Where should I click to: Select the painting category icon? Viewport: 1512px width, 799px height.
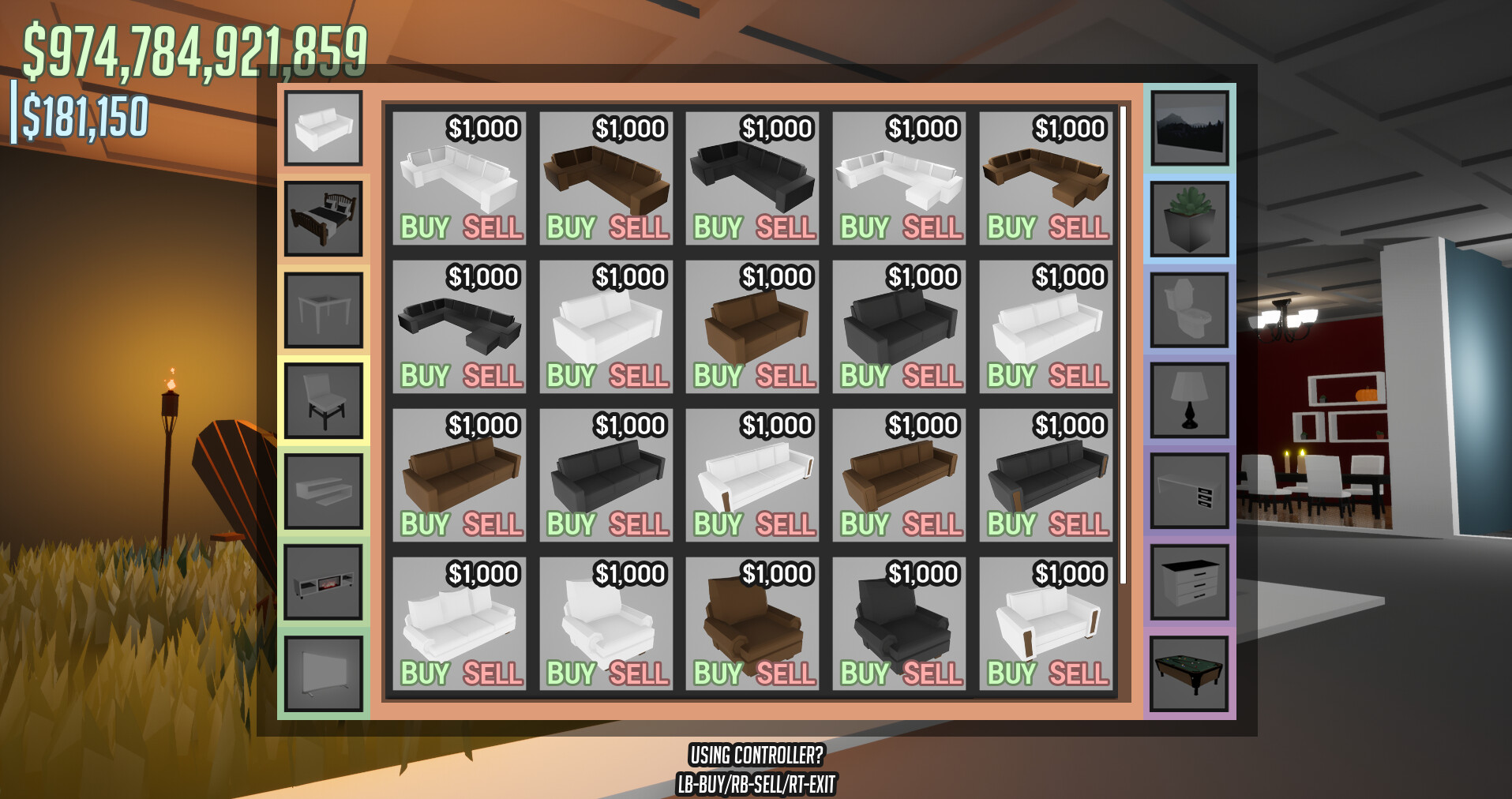(1189, 126)
